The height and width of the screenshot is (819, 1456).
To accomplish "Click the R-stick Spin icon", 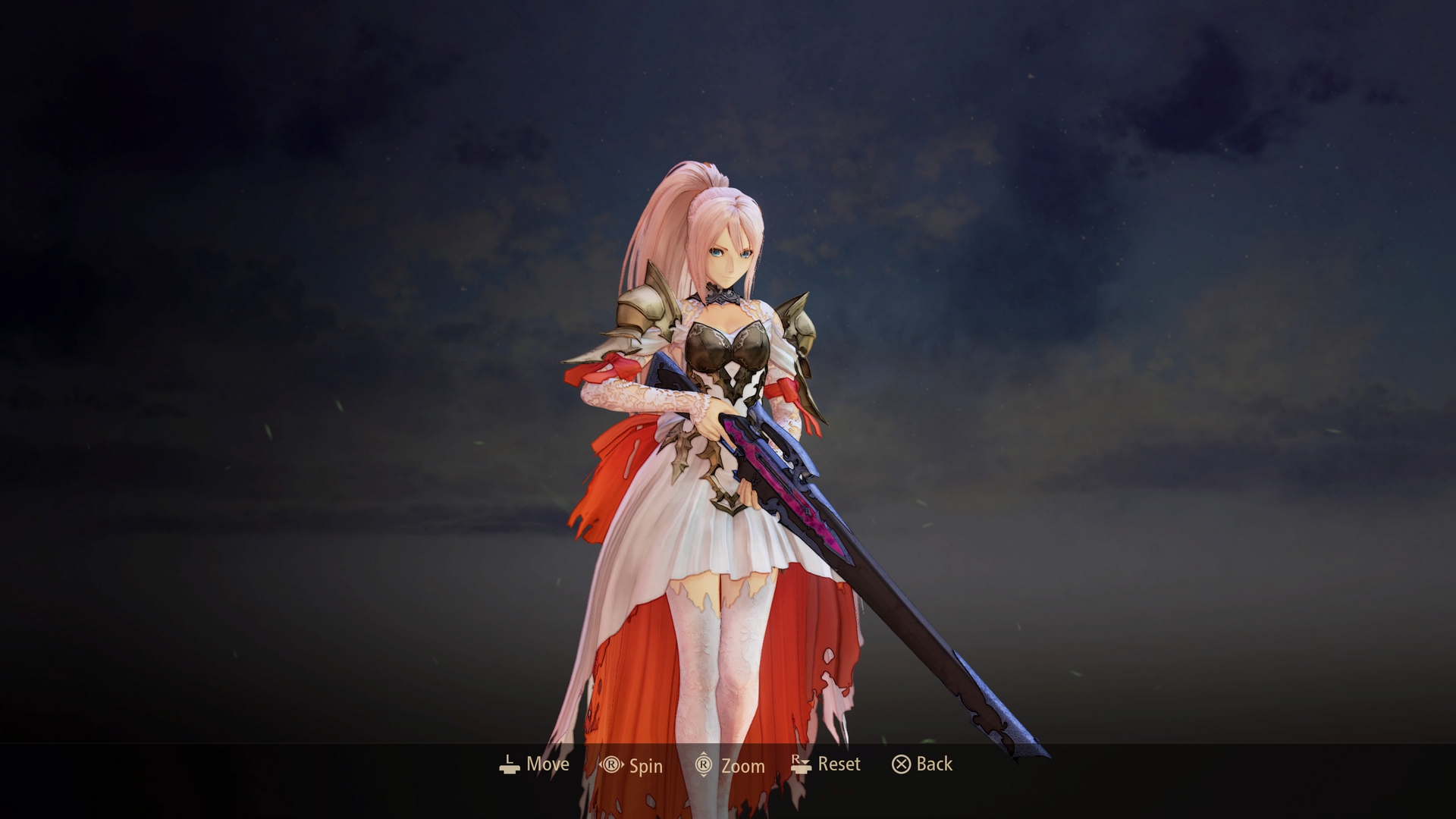I will pyautogui.click(x=611, y=765).
